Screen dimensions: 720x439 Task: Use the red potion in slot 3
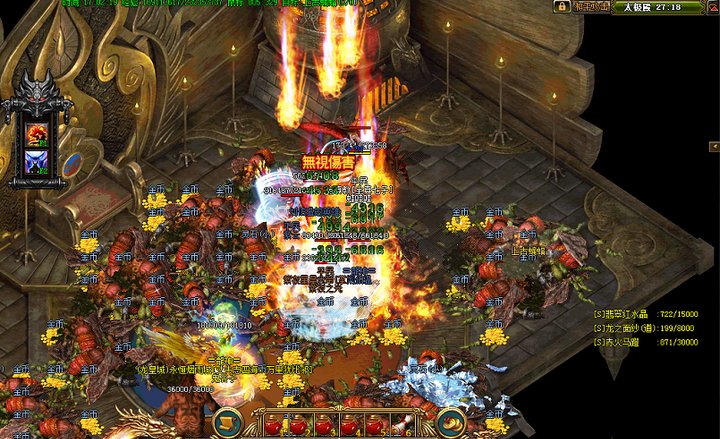(324, 426)
